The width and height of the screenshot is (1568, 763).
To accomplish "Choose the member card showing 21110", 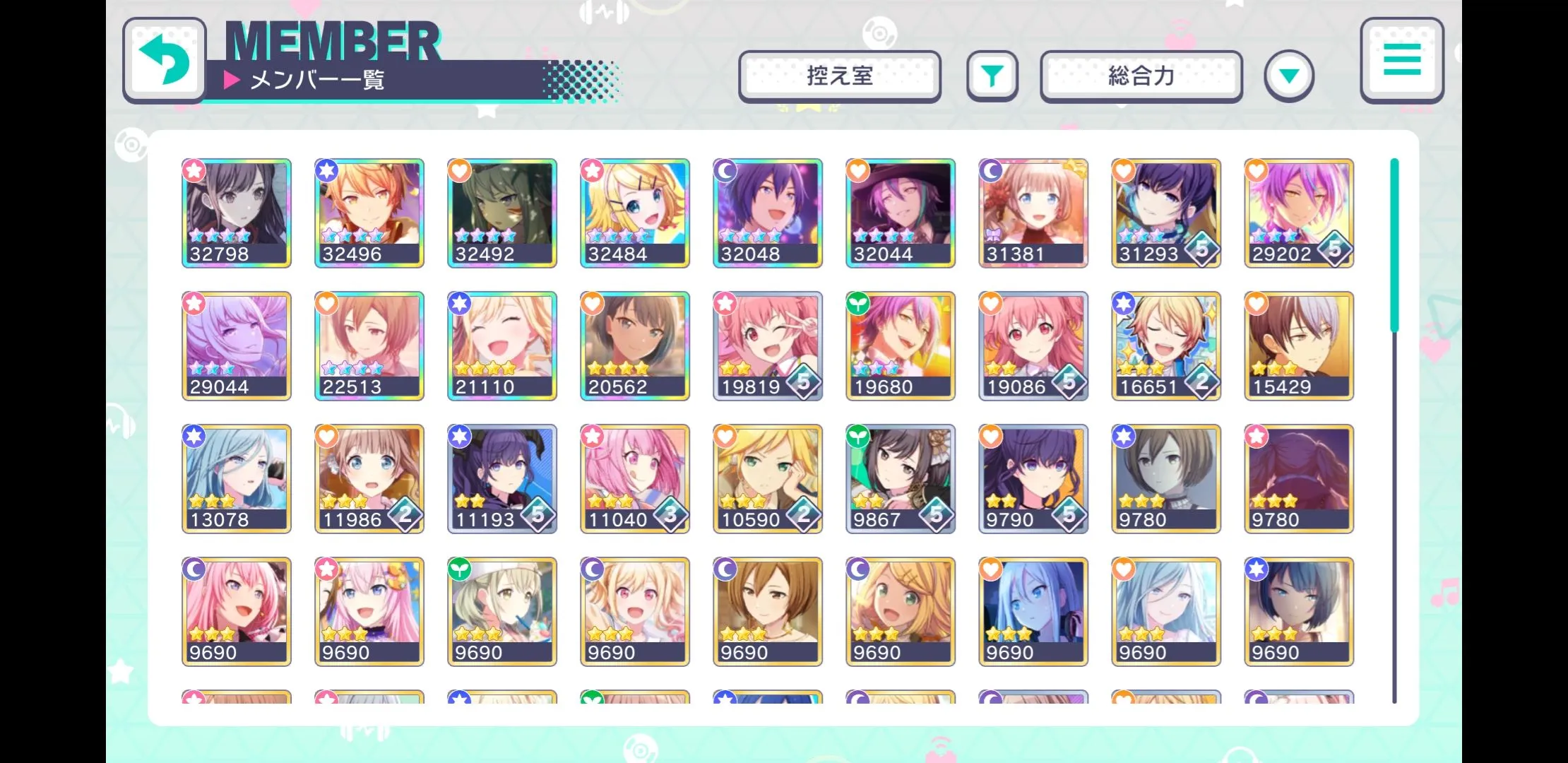I will pos(502,346).
